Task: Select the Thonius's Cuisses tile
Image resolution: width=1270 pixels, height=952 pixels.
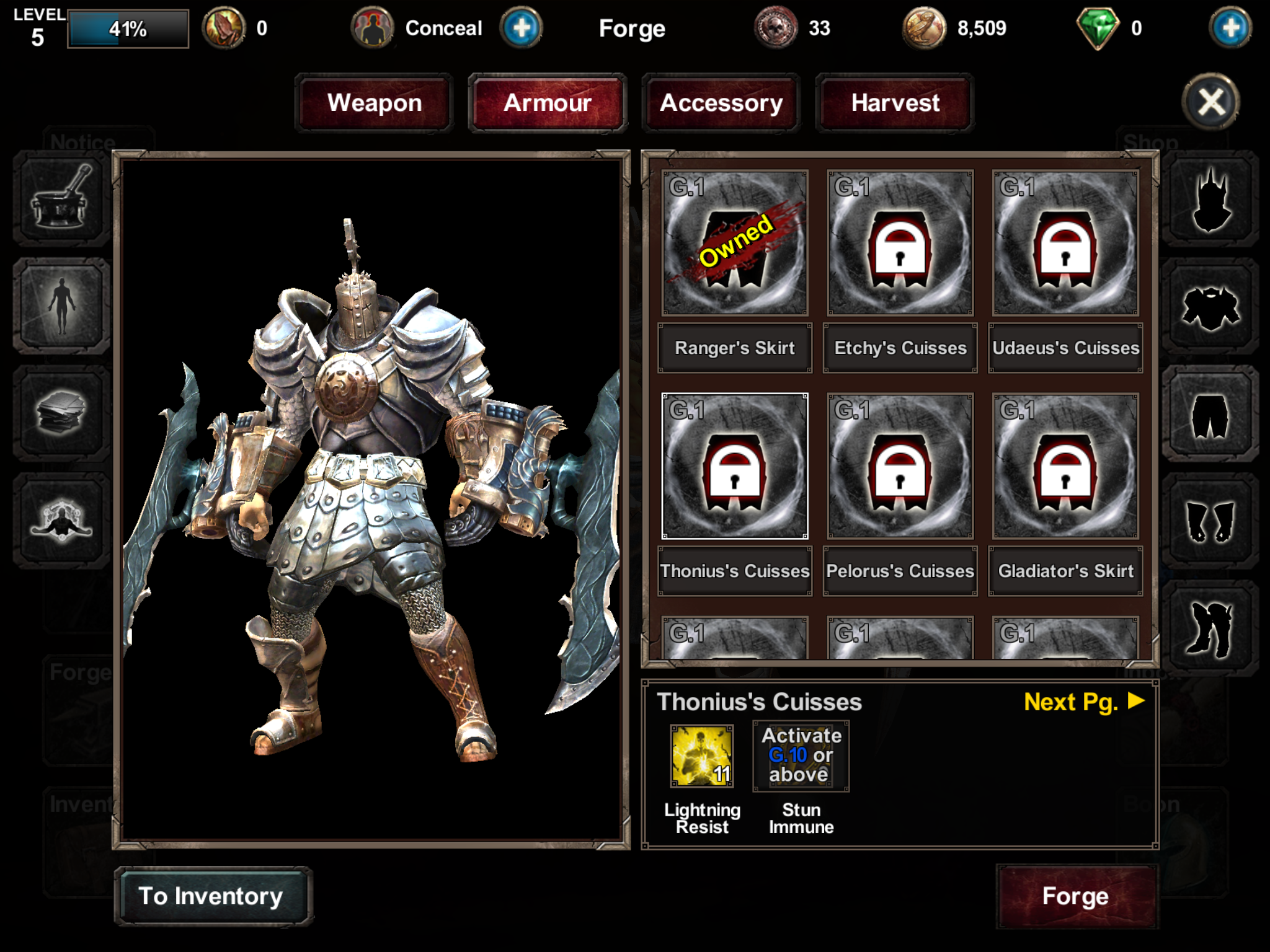Action: [735, 466]
